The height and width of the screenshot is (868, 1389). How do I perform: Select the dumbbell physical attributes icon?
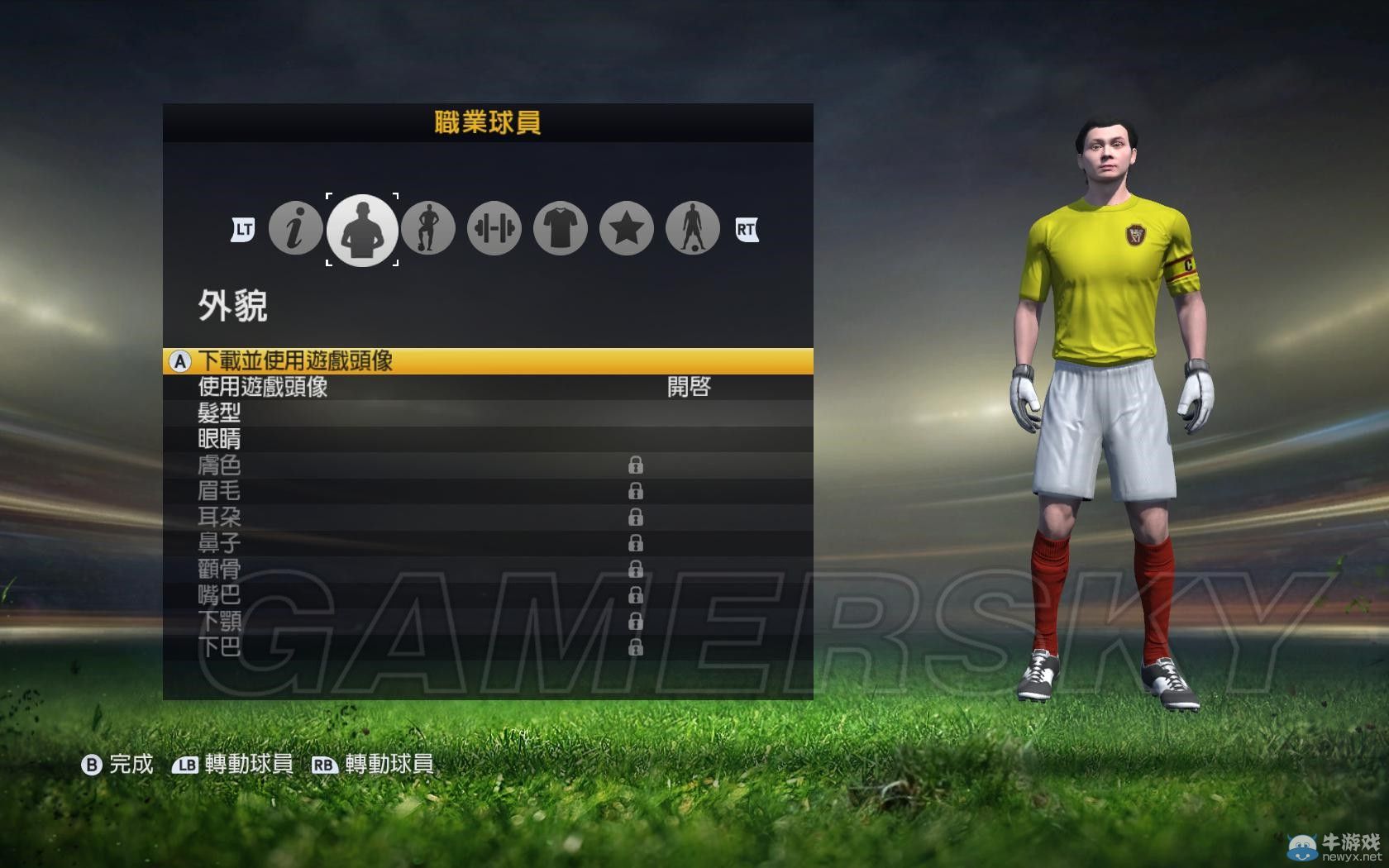coord(494,229)
